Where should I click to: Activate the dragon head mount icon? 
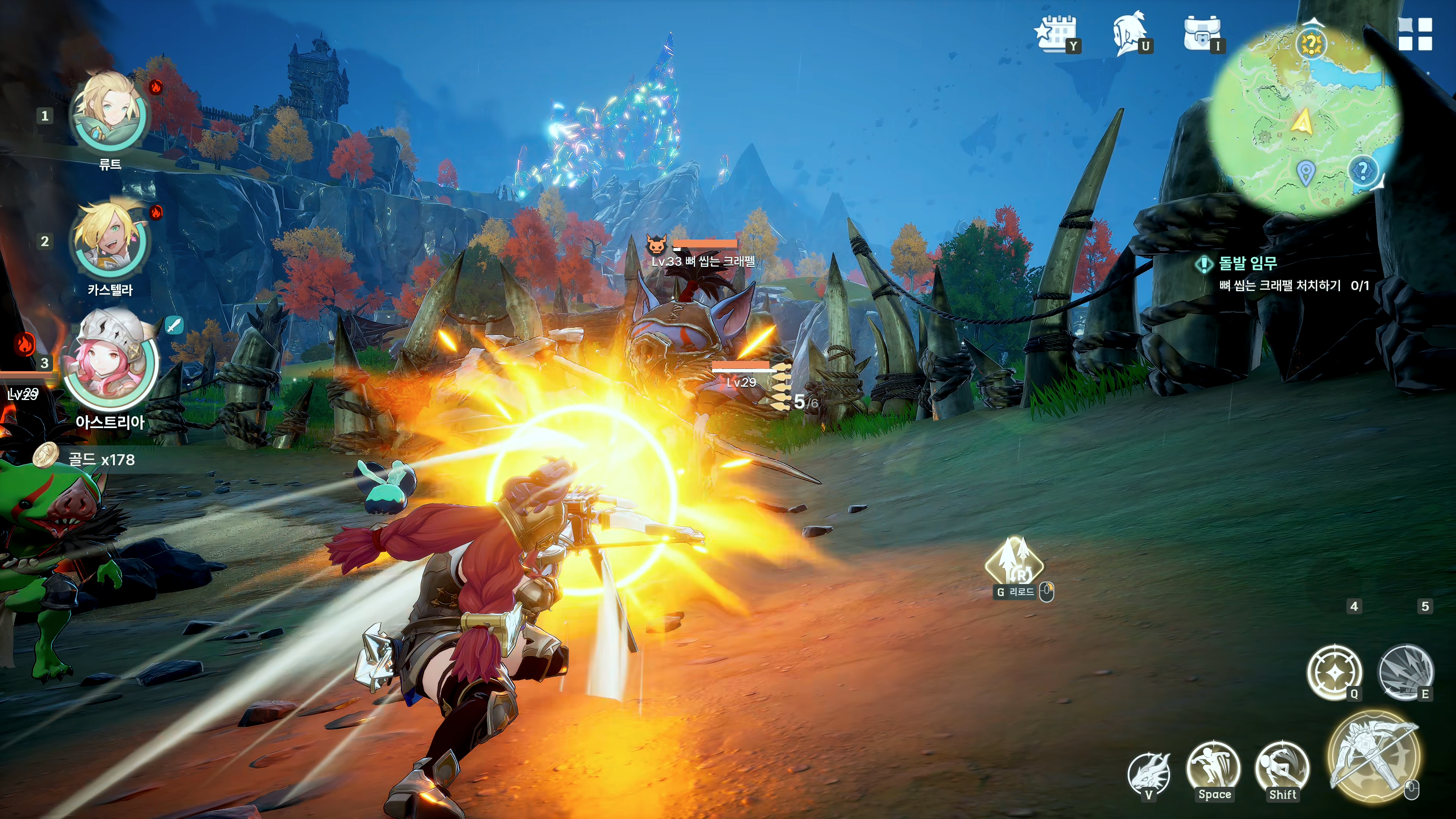click(x=1148, y=773)
